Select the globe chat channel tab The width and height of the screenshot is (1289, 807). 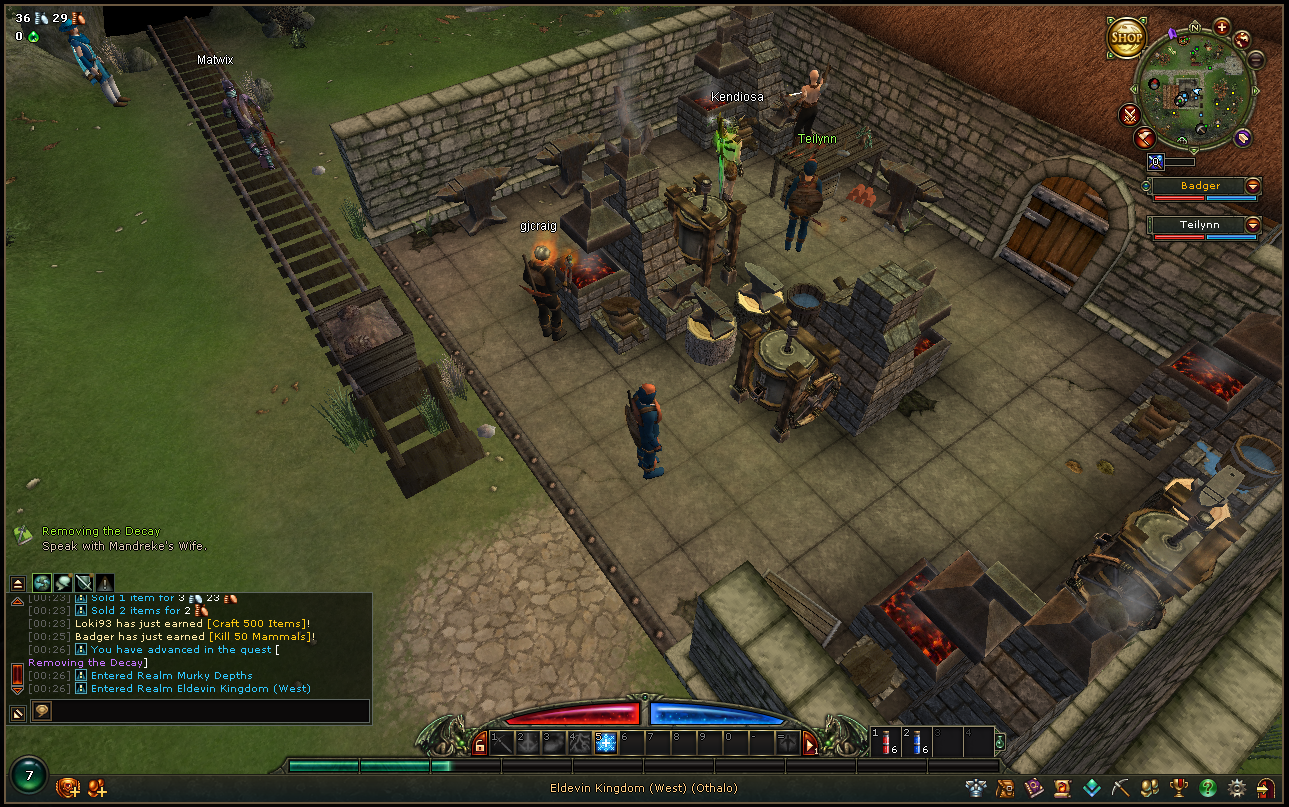point(41,582)
